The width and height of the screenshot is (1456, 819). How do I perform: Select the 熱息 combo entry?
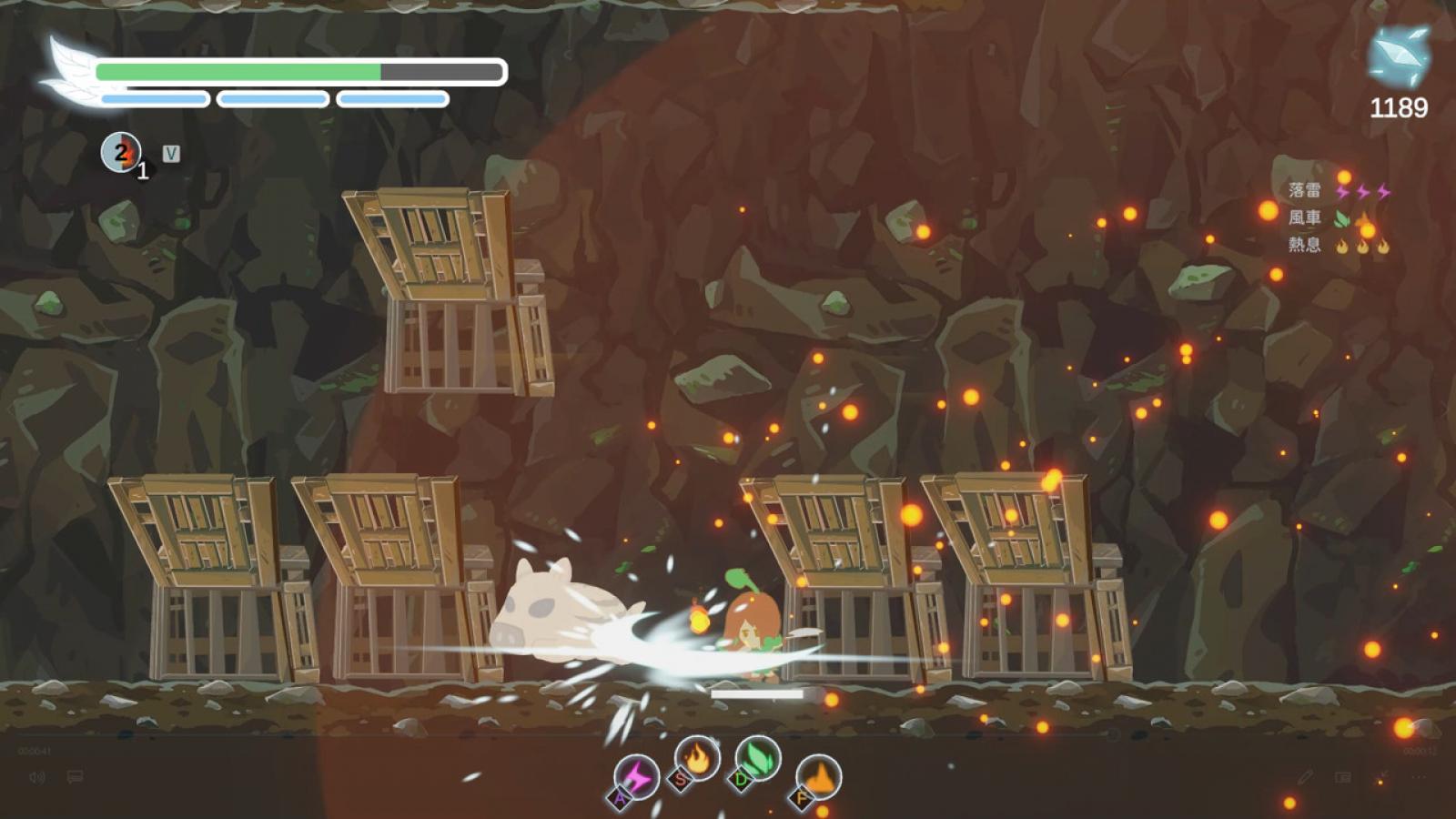click(x=1304, y=245)
